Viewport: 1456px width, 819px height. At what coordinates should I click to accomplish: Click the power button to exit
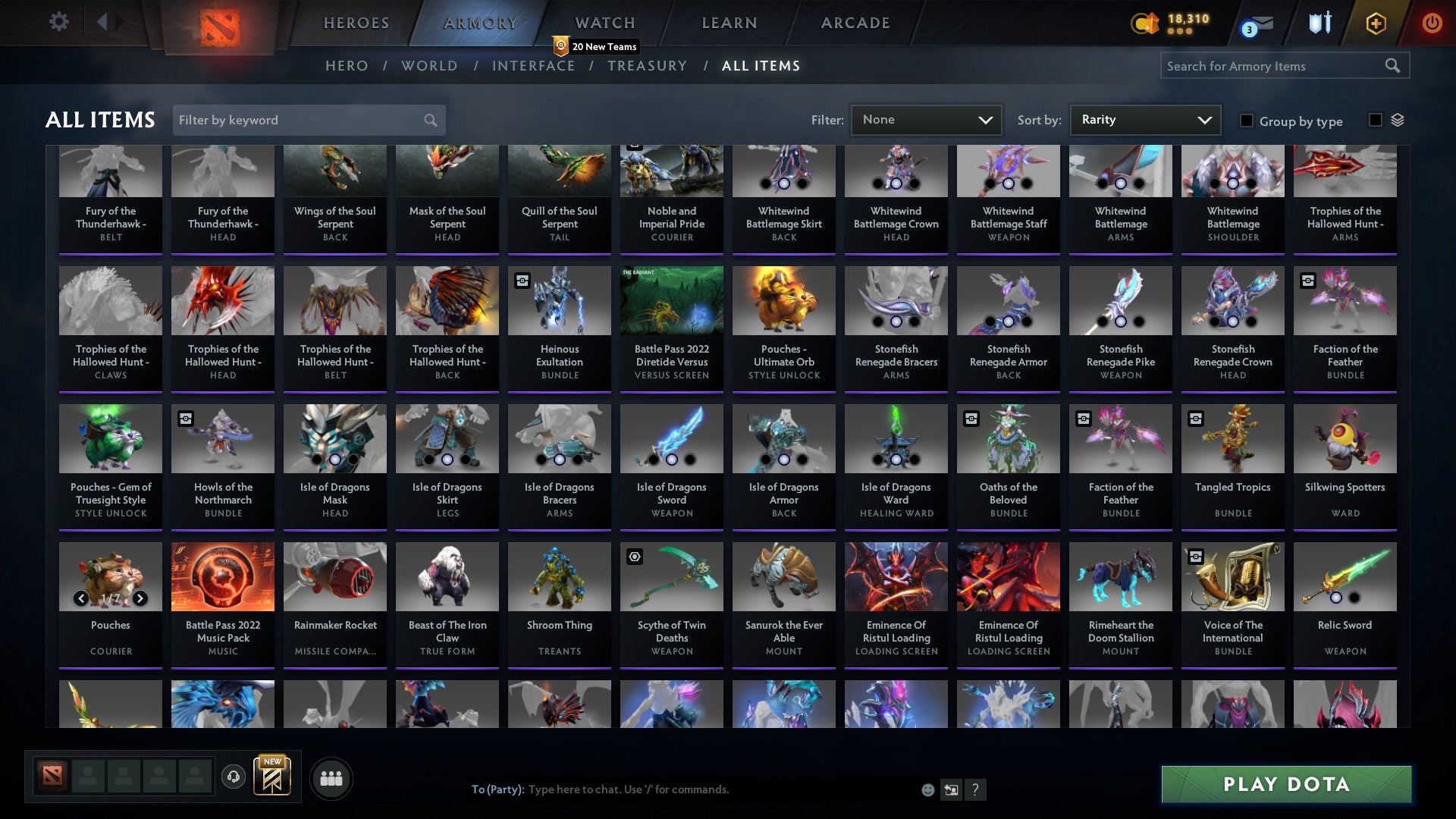click(x=1432, y=23)
